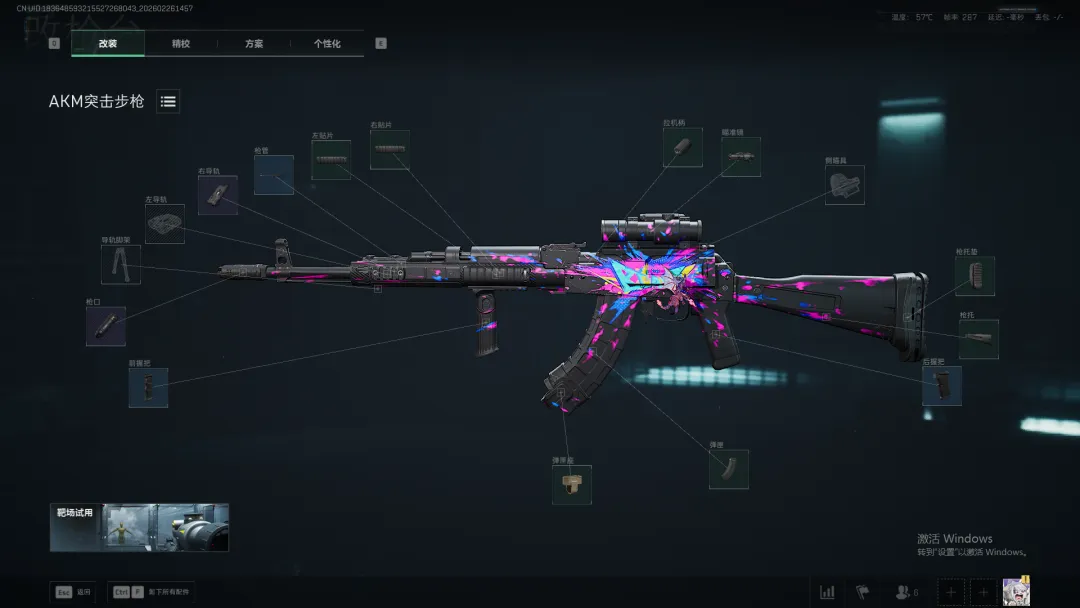Select the 枪管 barrel slot
The image size is (1080, 608).
273,175
